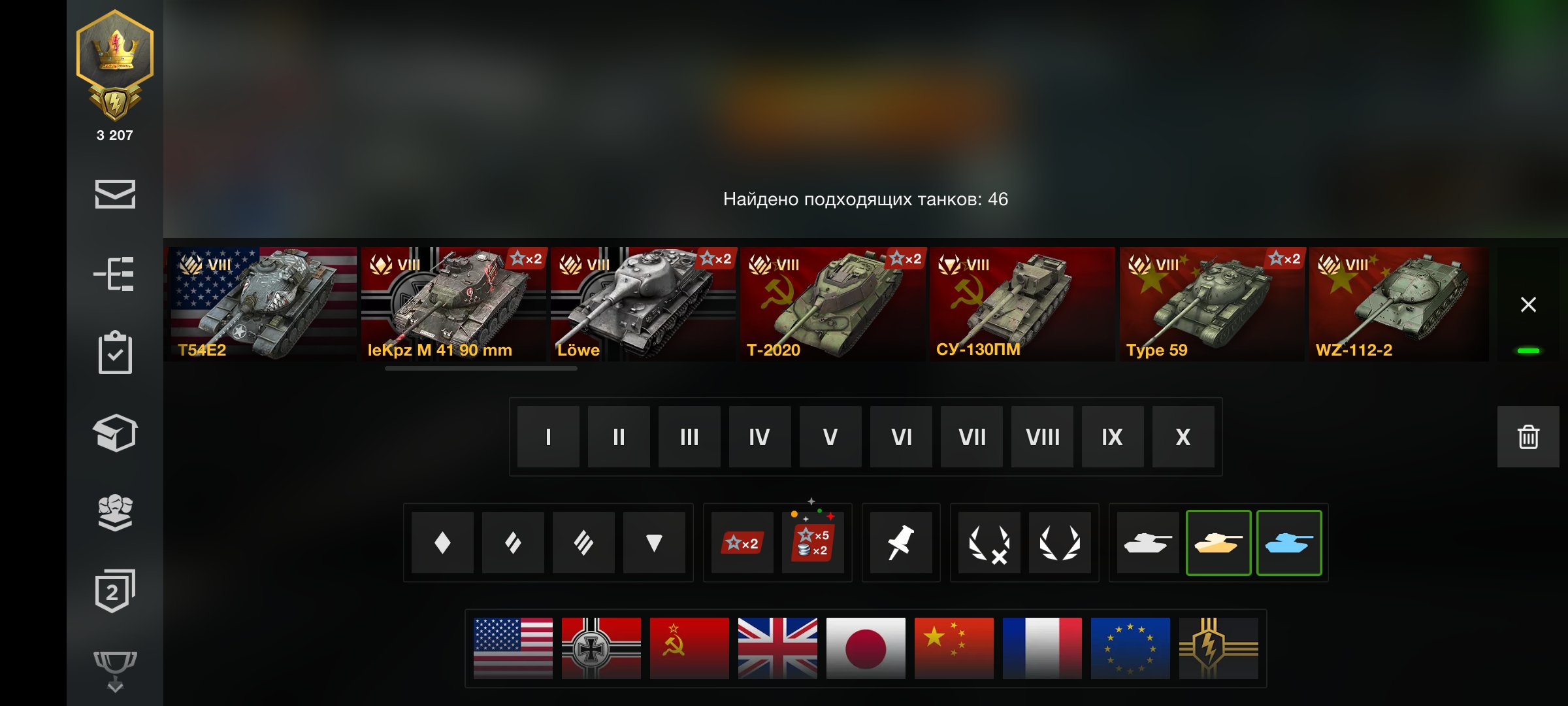Filter by tier V tanks
This screenshot has height=706, width=1568.
click(830, 437)
